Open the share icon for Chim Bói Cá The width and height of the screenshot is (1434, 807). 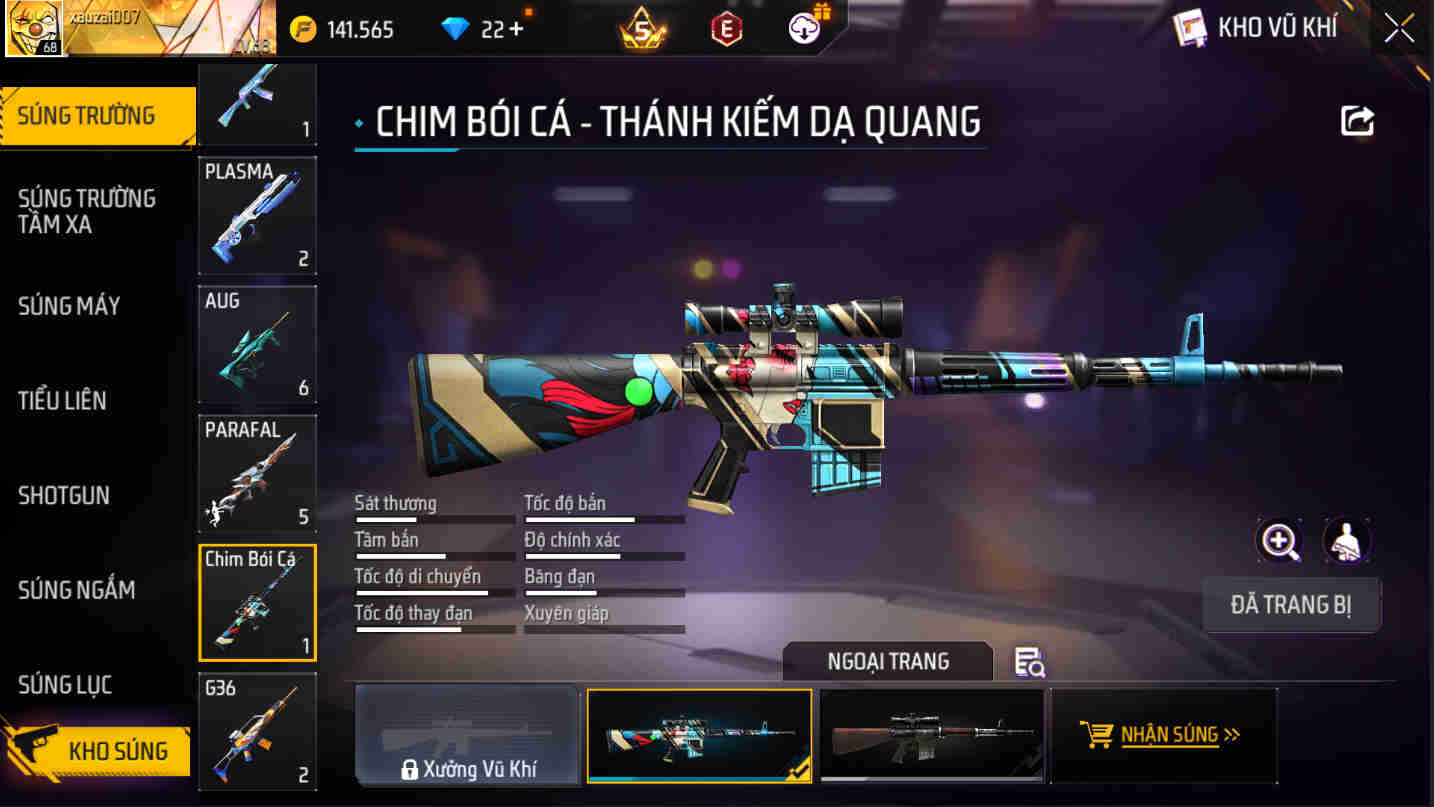pyautogui.click(x=1357, y=119)
